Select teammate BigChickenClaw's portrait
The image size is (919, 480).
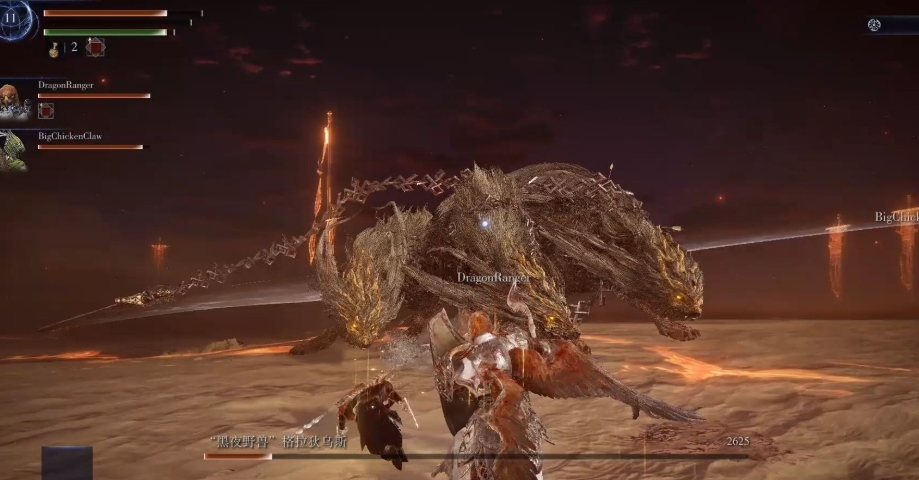coord(12,149)
